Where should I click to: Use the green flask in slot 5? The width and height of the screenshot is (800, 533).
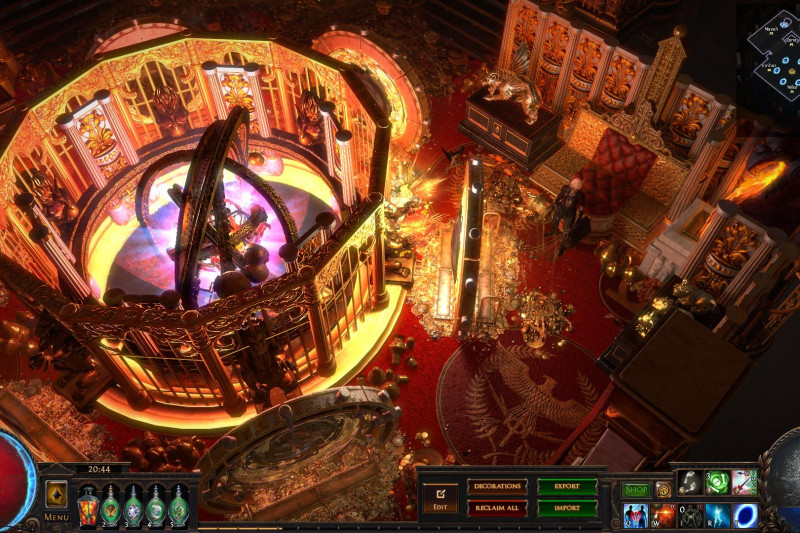click(178, 505)
